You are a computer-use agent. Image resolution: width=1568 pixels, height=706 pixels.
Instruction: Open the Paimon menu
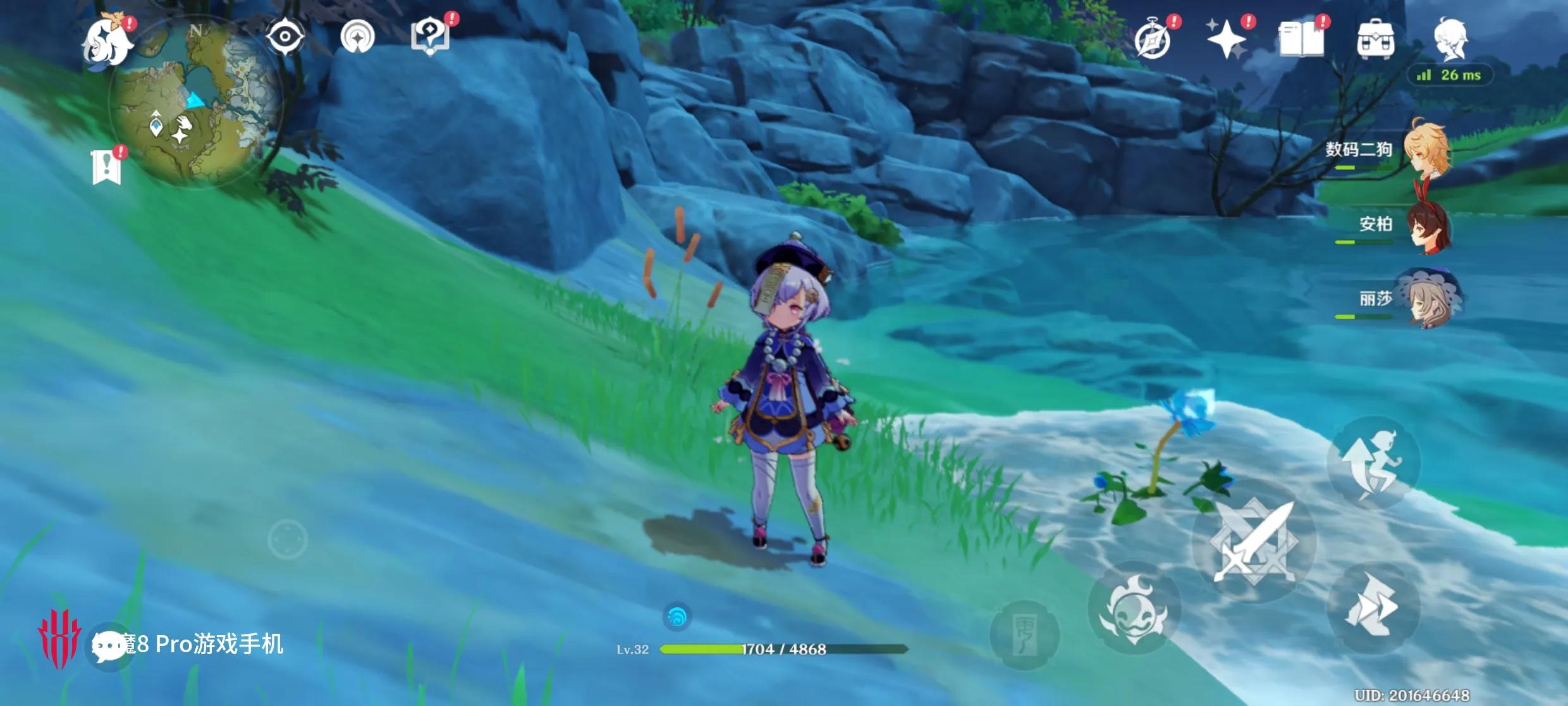107,42
